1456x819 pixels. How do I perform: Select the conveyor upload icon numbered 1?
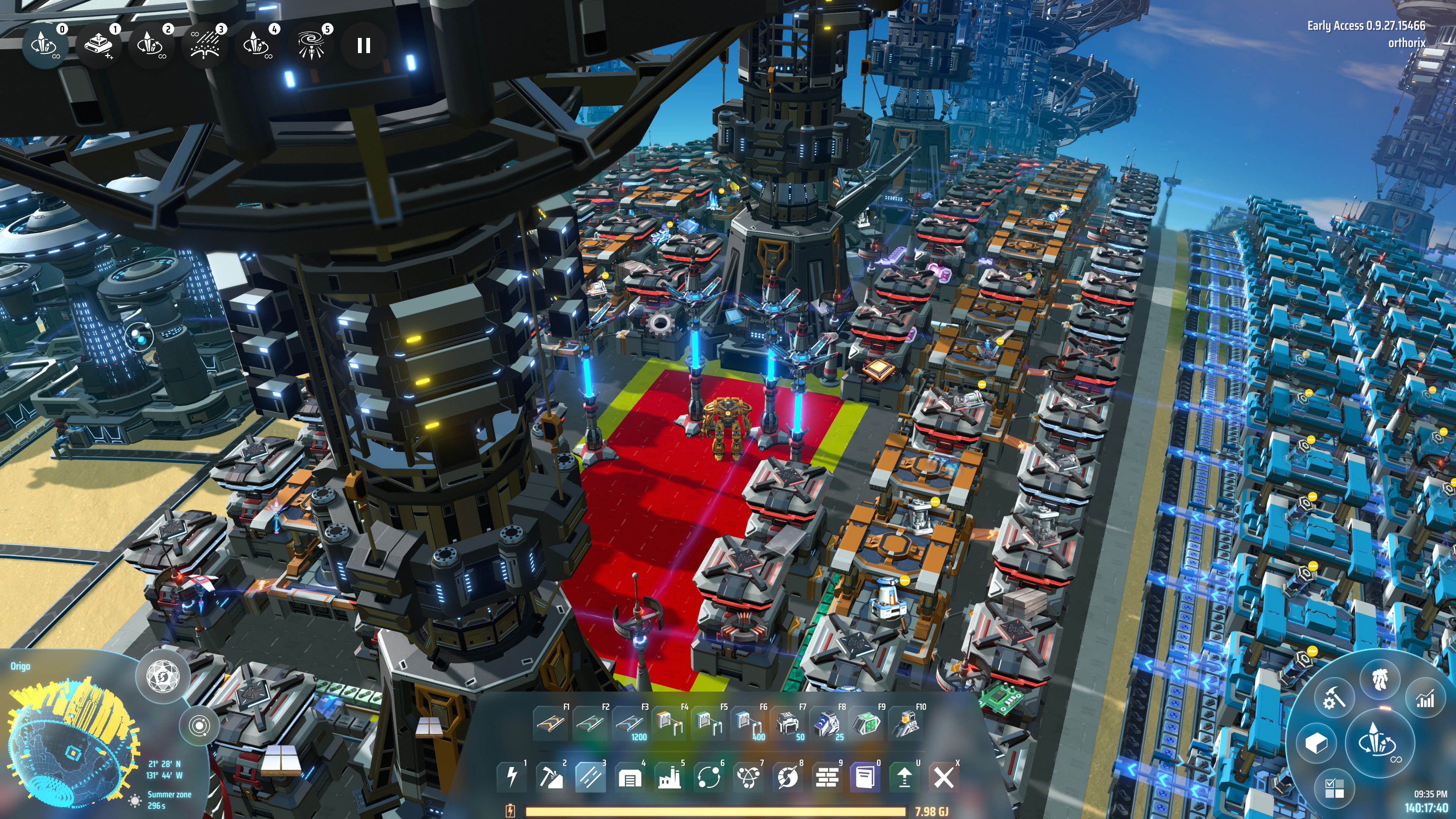coord(99,45)
